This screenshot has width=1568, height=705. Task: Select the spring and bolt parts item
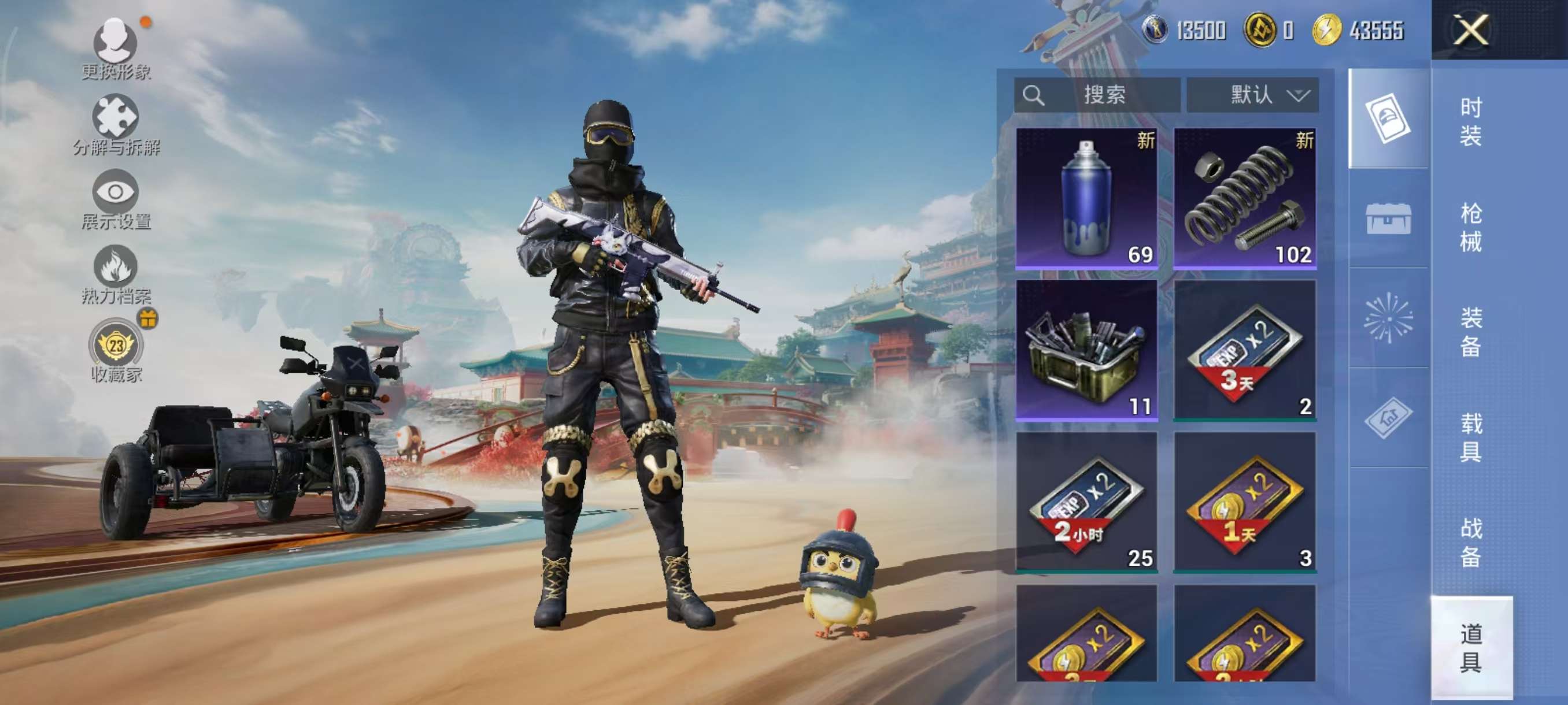[x=1245, y=198]
